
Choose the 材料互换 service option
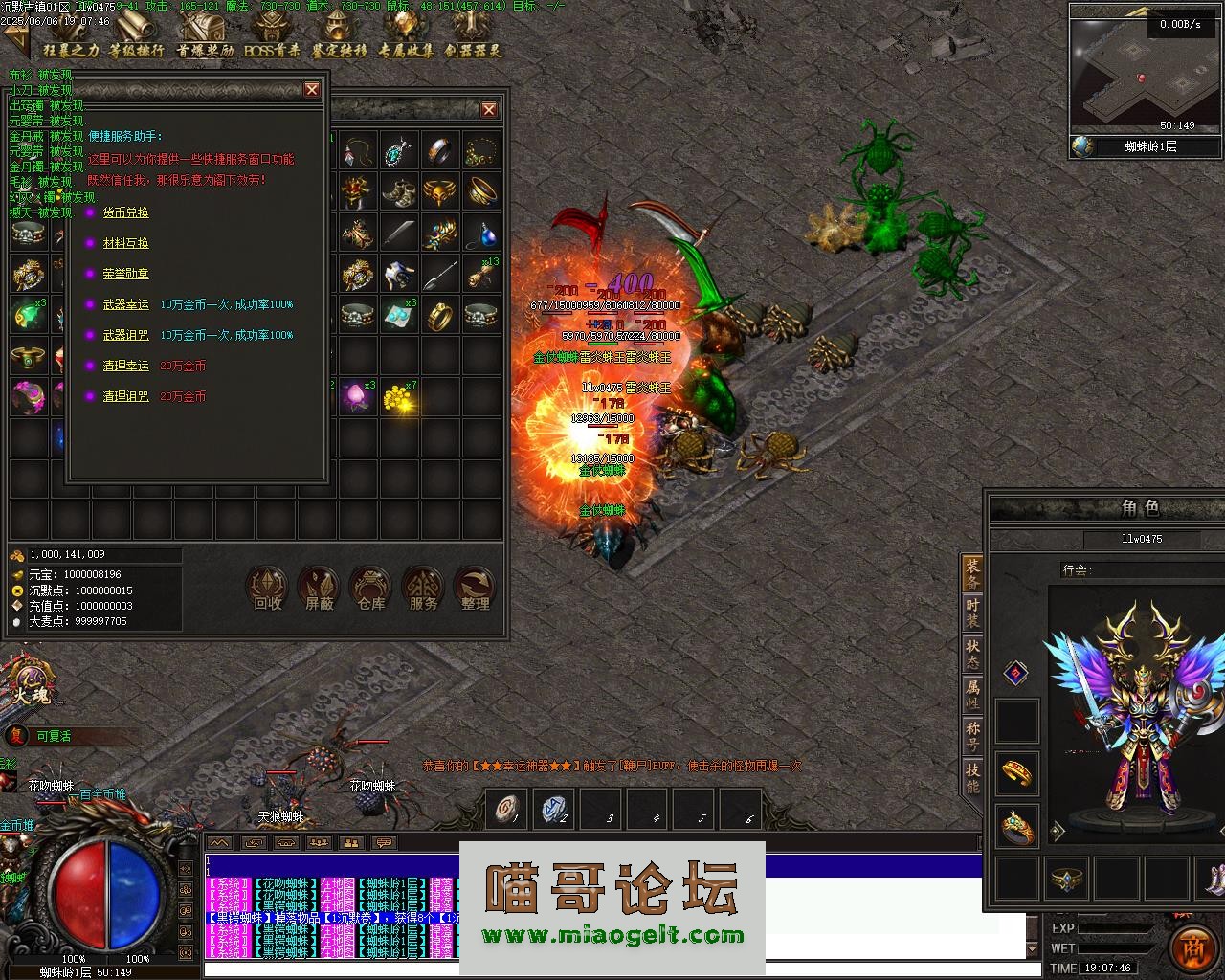[x=125, y=243]
